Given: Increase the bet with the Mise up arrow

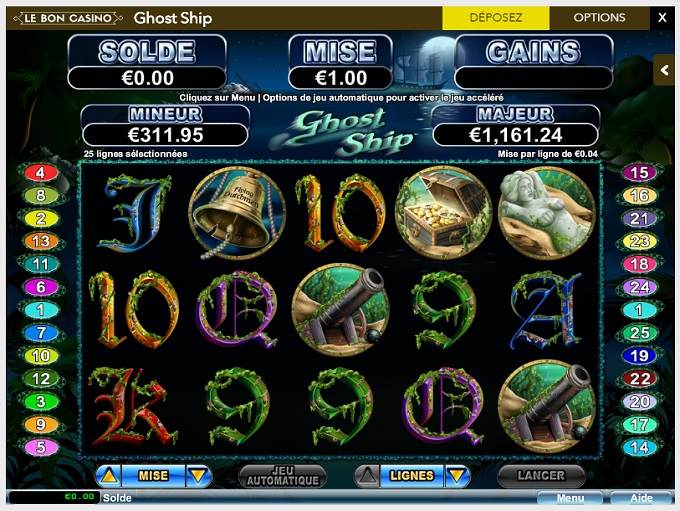Looking at the screenshot, I should (110, 476).
